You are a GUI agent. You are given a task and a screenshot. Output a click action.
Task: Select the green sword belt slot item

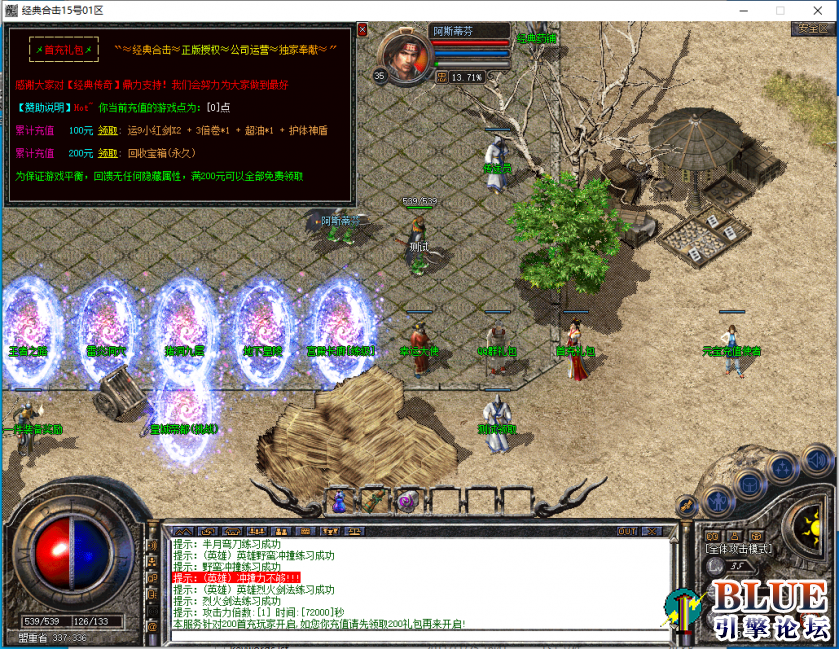[373, 498]
